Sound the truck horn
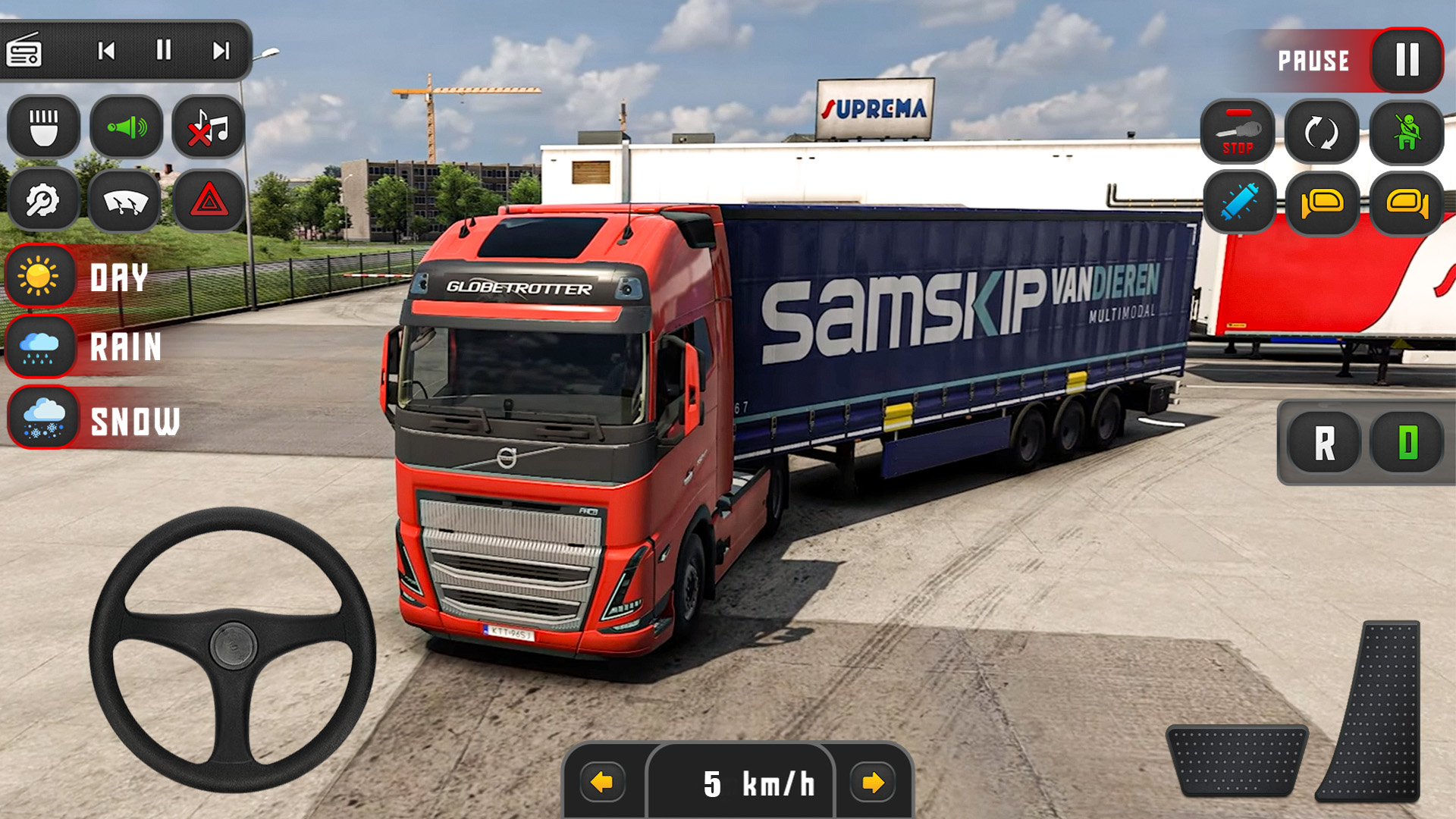Image resolution: width=1456 pixels, height=819 pixels. click(x=125, y=127)
